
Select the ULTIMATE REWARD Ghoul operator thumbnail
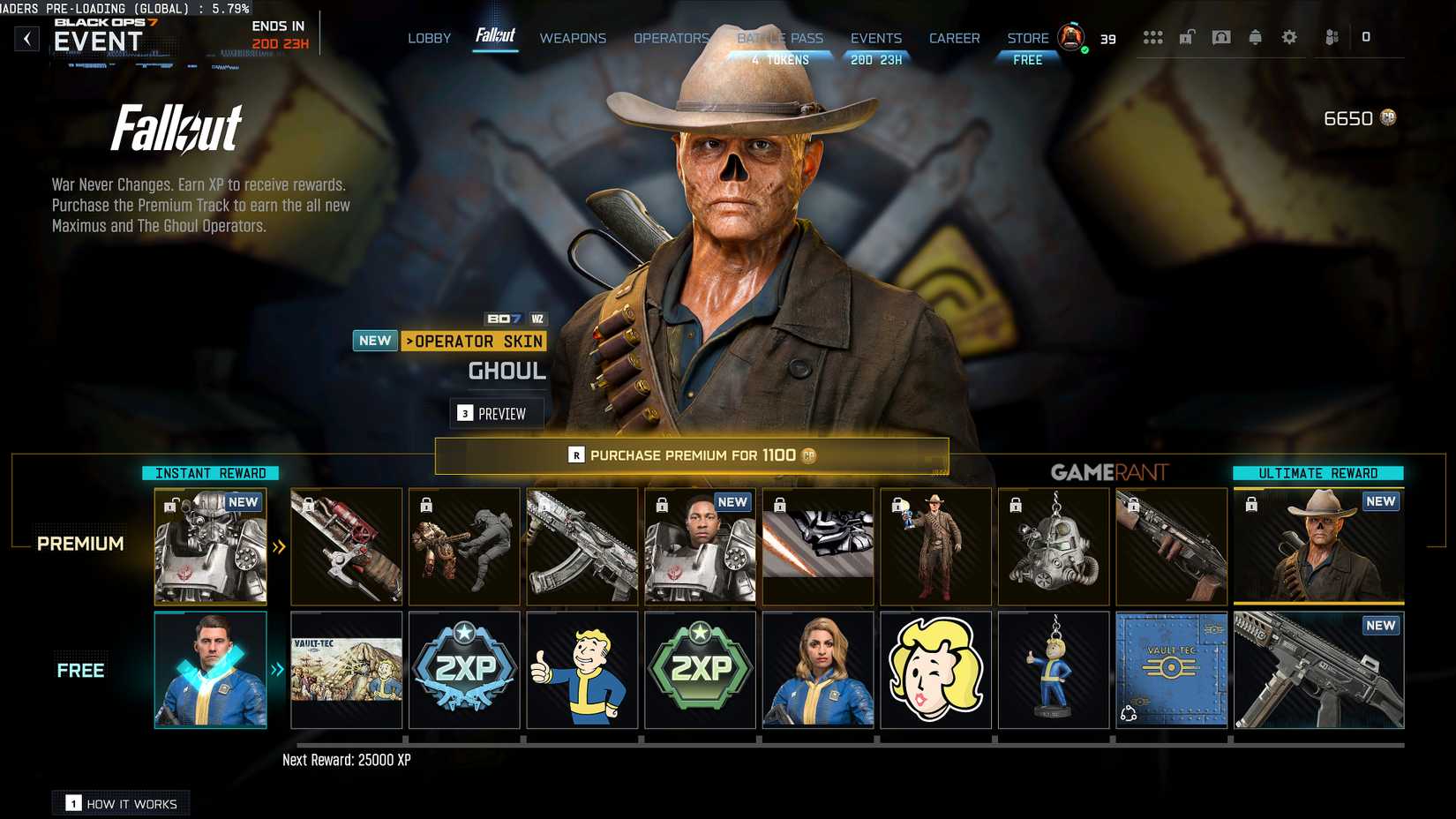(x=1318, y=545)
